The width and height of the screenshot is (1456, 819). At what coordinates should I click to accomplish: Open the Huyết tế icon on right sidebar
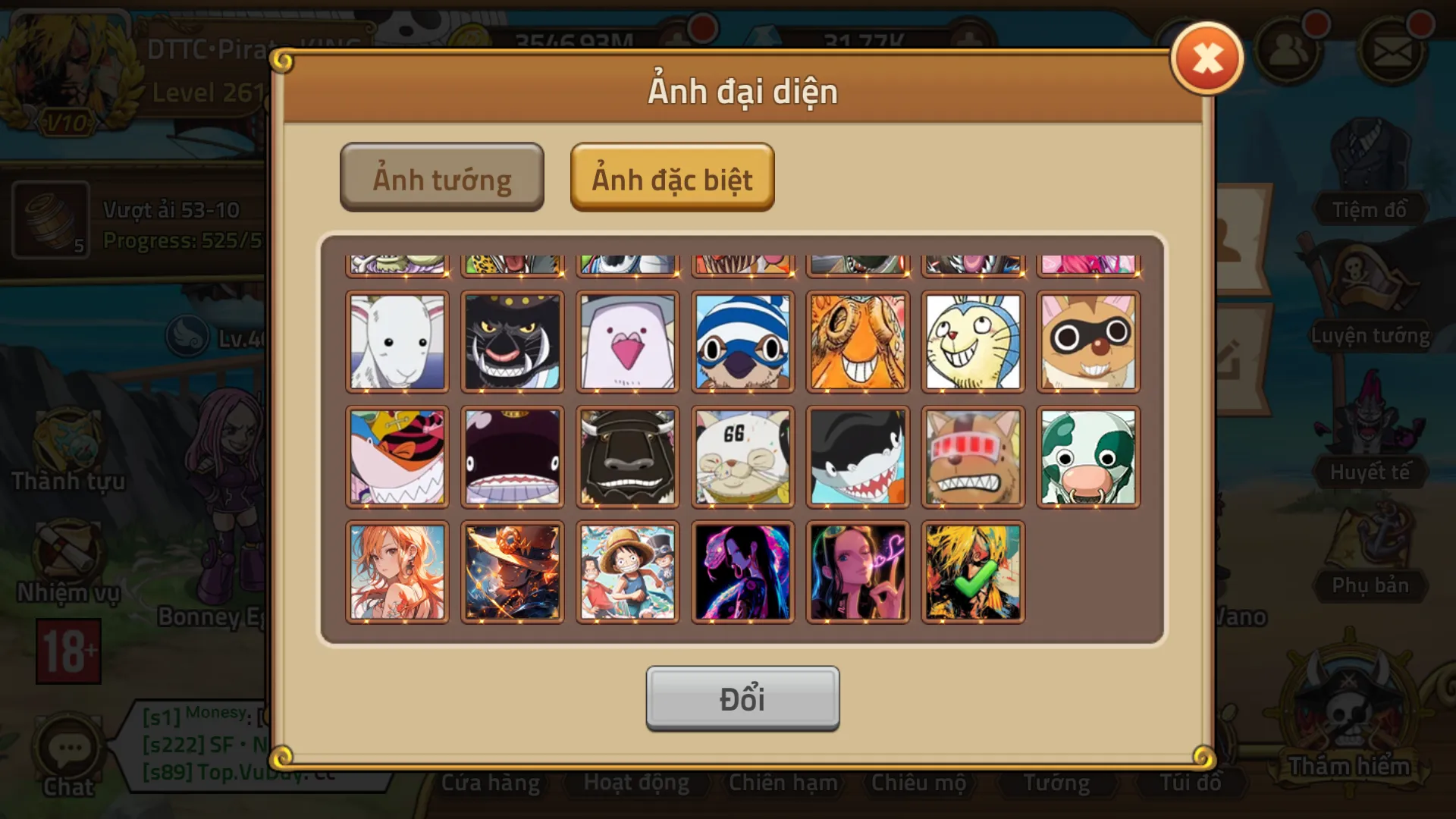click(1370, 432)
